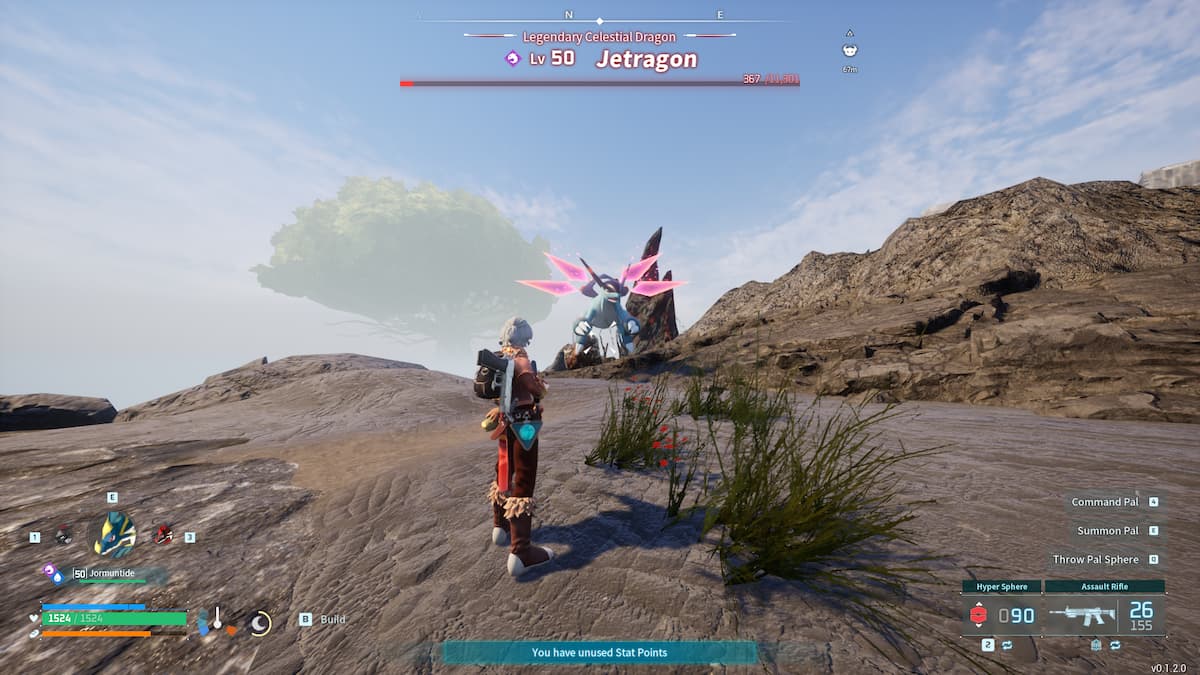Click the Throw Pal Sphere option
Screen dimensions: 1200x675
point(1096,560)
